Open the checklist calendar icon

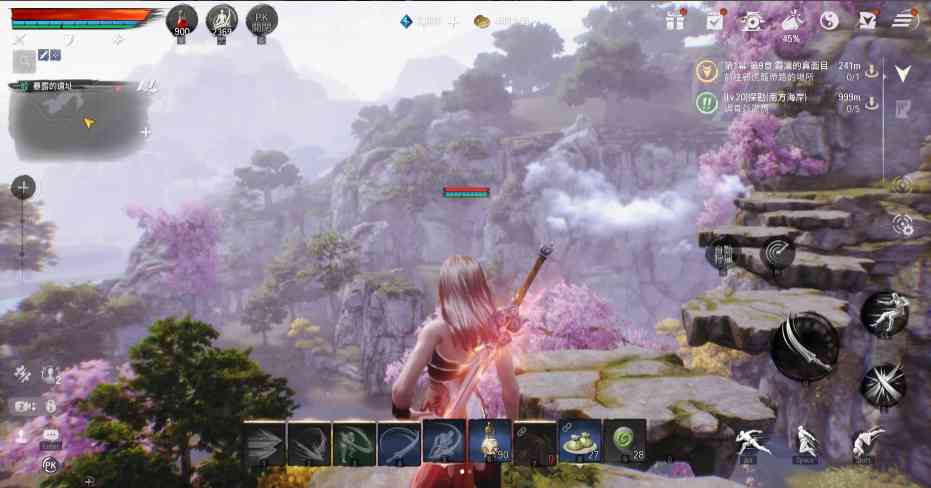click(715, 20)
